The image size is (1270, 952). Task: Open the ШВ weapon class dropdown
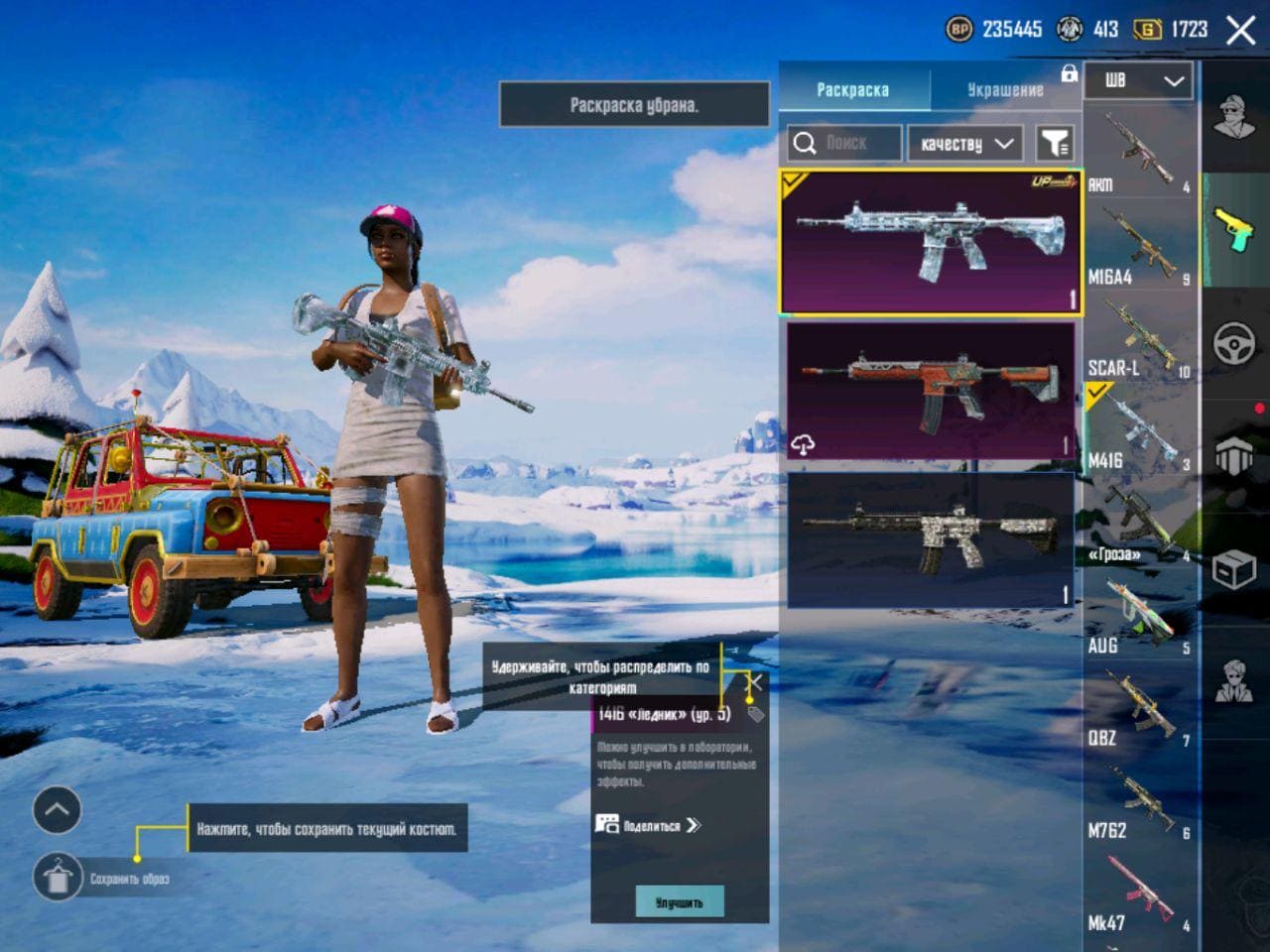tap(1137, 81)
